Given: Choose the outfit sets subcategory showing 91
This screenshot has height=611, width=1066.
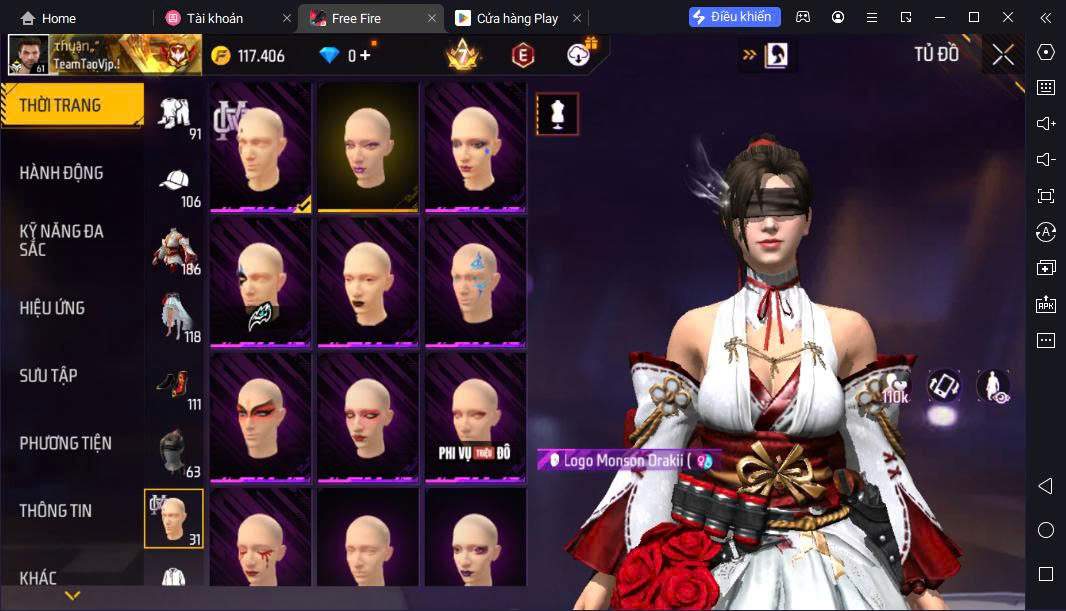Looking at the screenshot, I should [174, 118].
